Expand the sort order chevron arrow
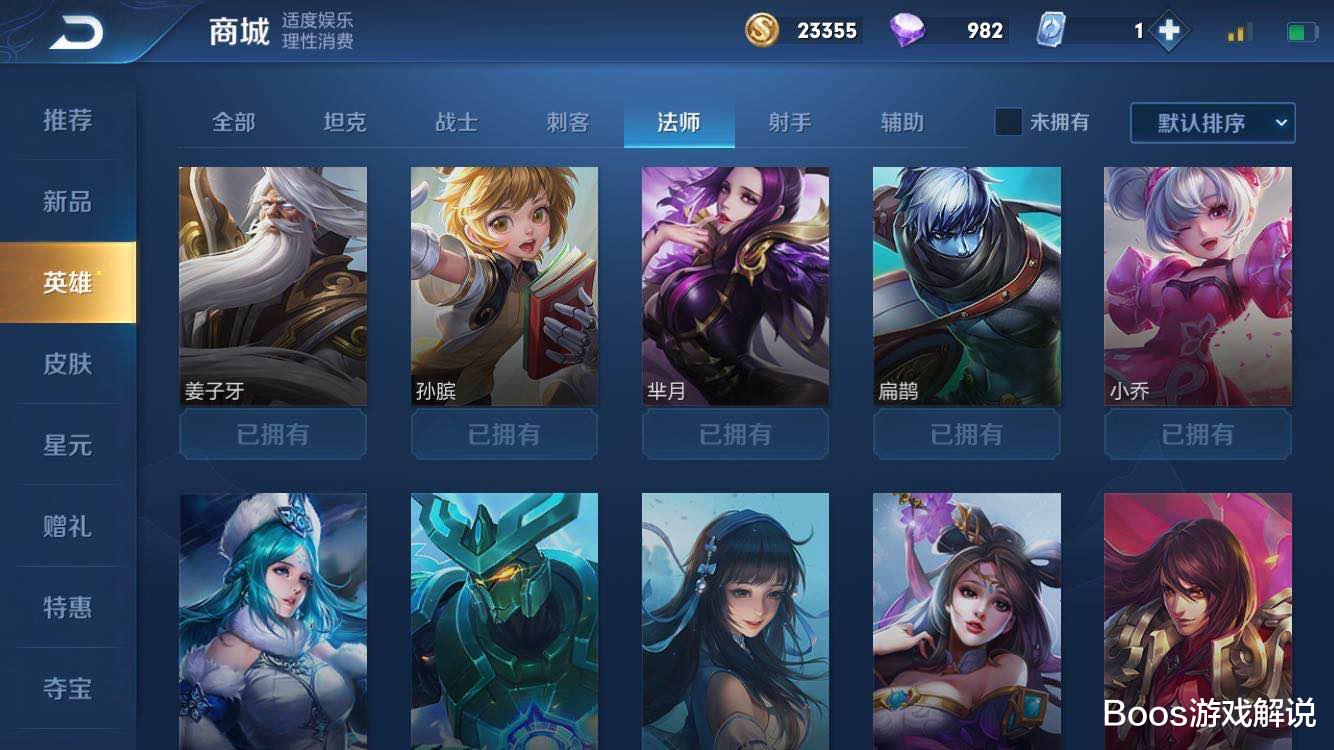This screenshot has width=1334, height=750. (x=1283, y=122)
